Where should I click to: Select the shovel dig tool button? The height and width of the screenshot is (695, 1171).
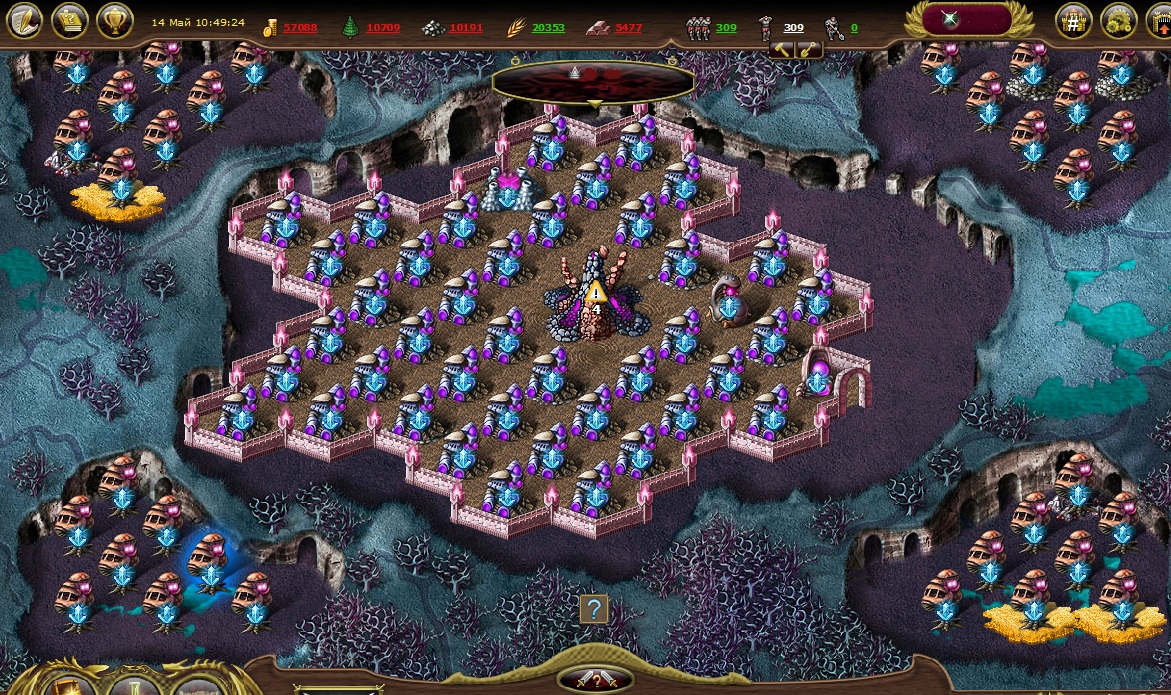click(x=807, y=49)
